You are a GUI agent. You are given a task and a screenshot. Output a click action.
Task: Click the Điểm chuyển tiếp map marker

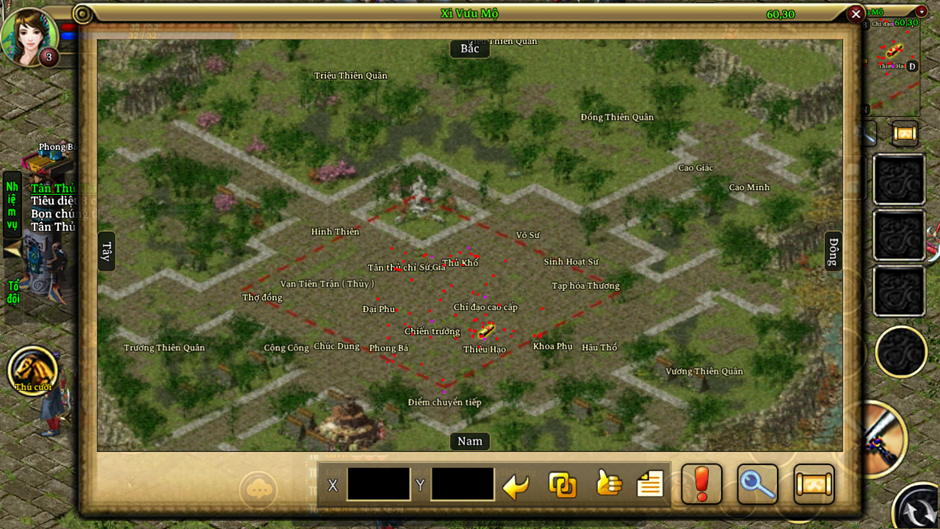click(x=444, y=402)
